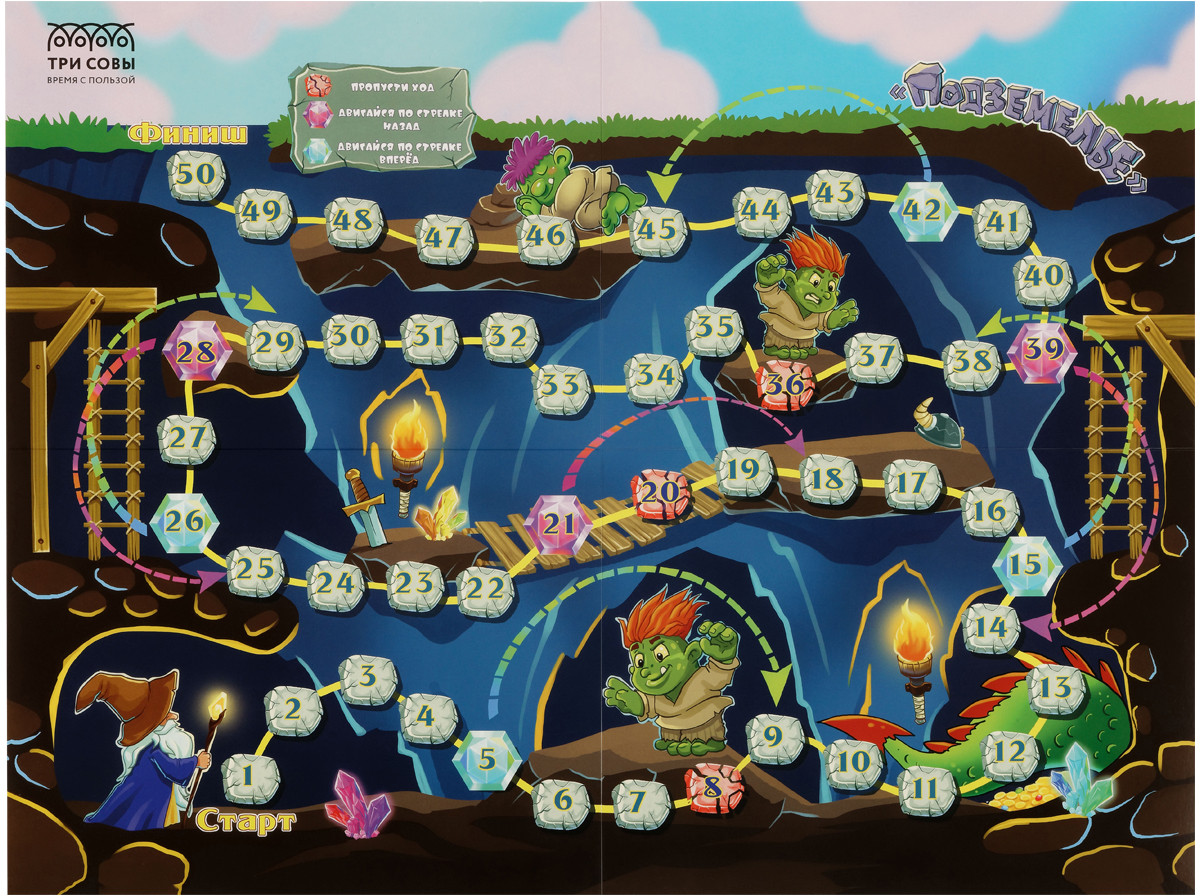Screen dimensions: 1200x896
Task: Click the blue crystal tile 26
Action: click(x=185, y=521)
